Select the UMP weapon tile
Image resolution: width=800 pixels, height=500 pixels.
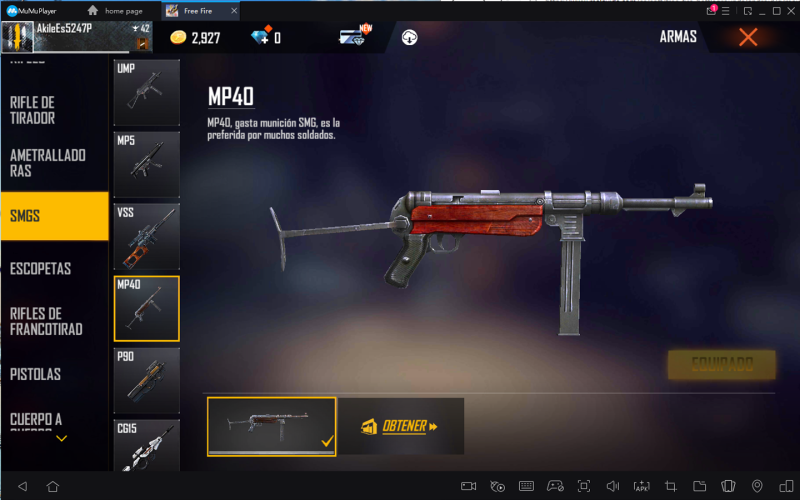(146, 92)
